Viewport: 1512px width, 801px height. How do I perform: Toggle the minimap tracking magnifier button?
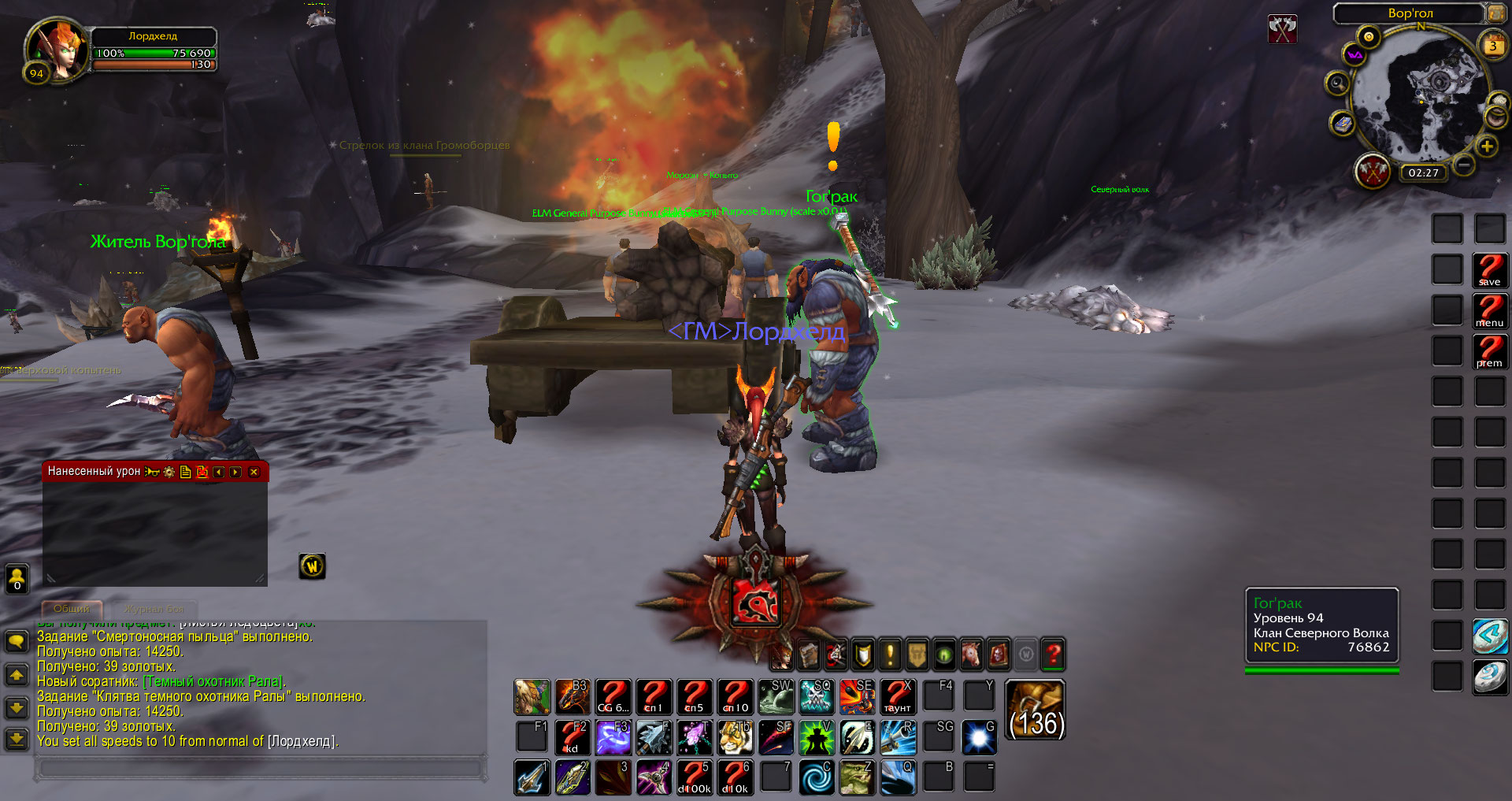[1337, 83]
